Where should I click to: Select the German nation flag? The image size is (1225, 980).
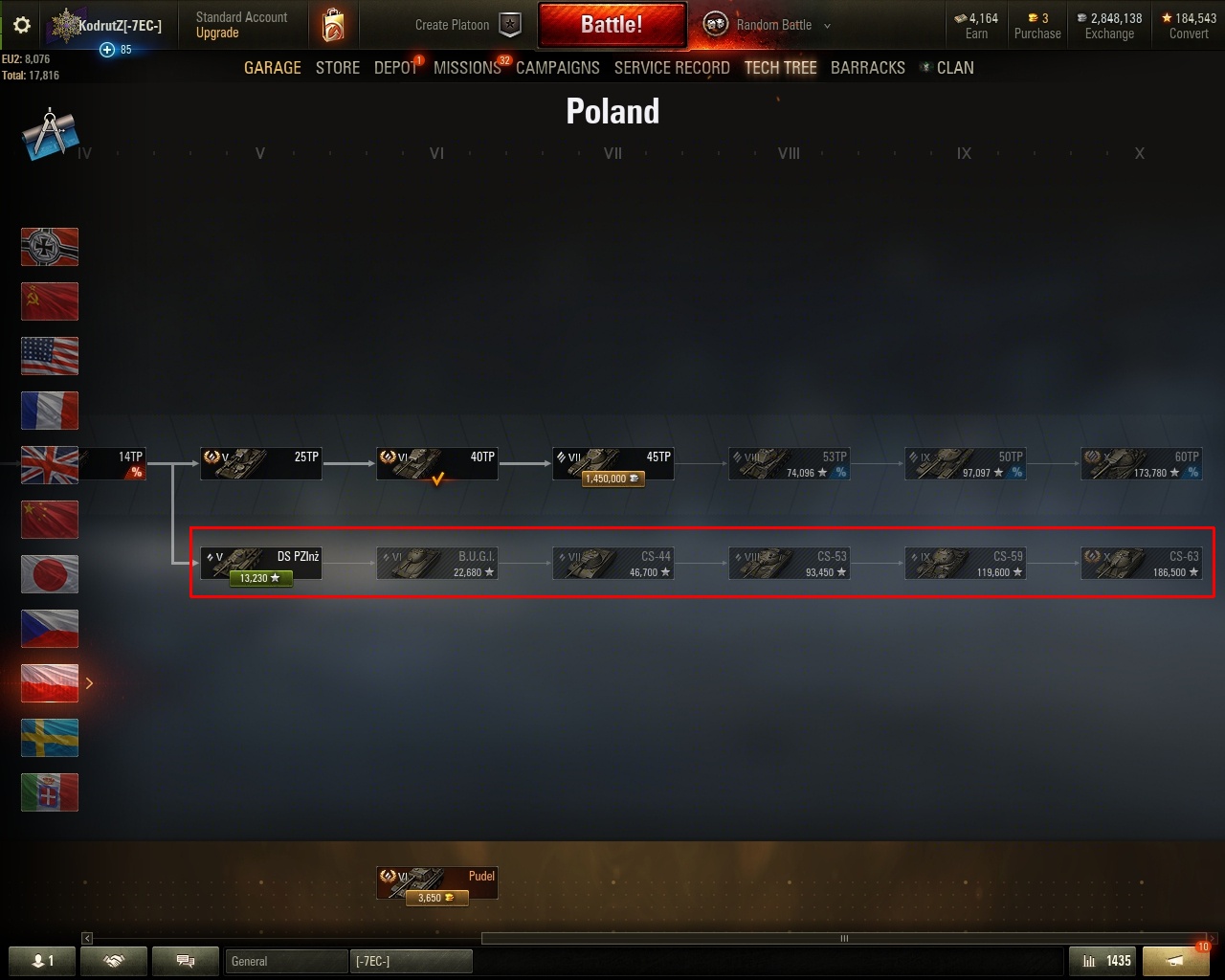click(x=50, y=247)
